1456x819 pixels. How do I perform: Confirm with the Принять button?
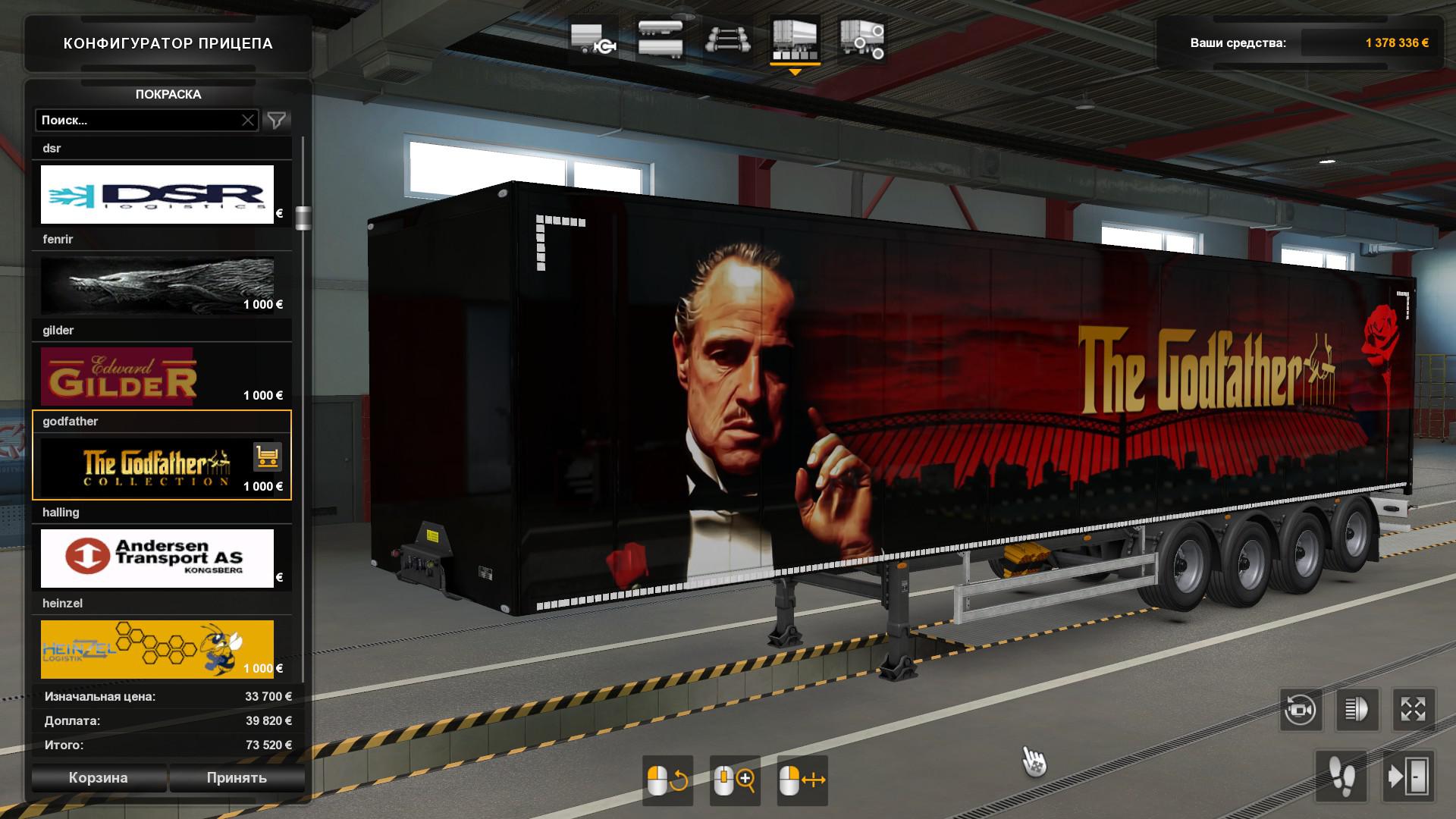coord(237,777)
